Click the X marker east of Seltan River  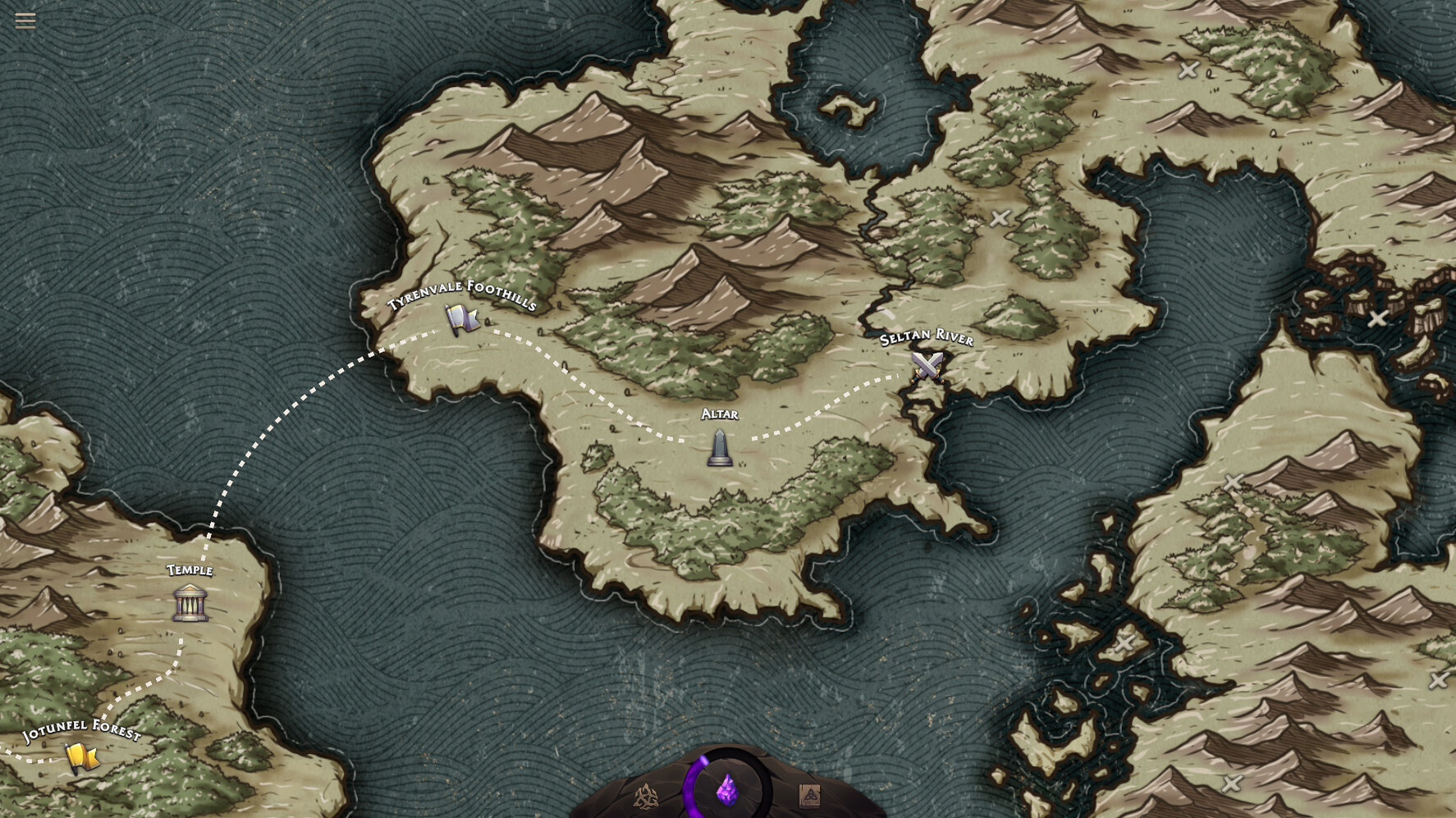pyautogui.click(x=1000, y=218)
